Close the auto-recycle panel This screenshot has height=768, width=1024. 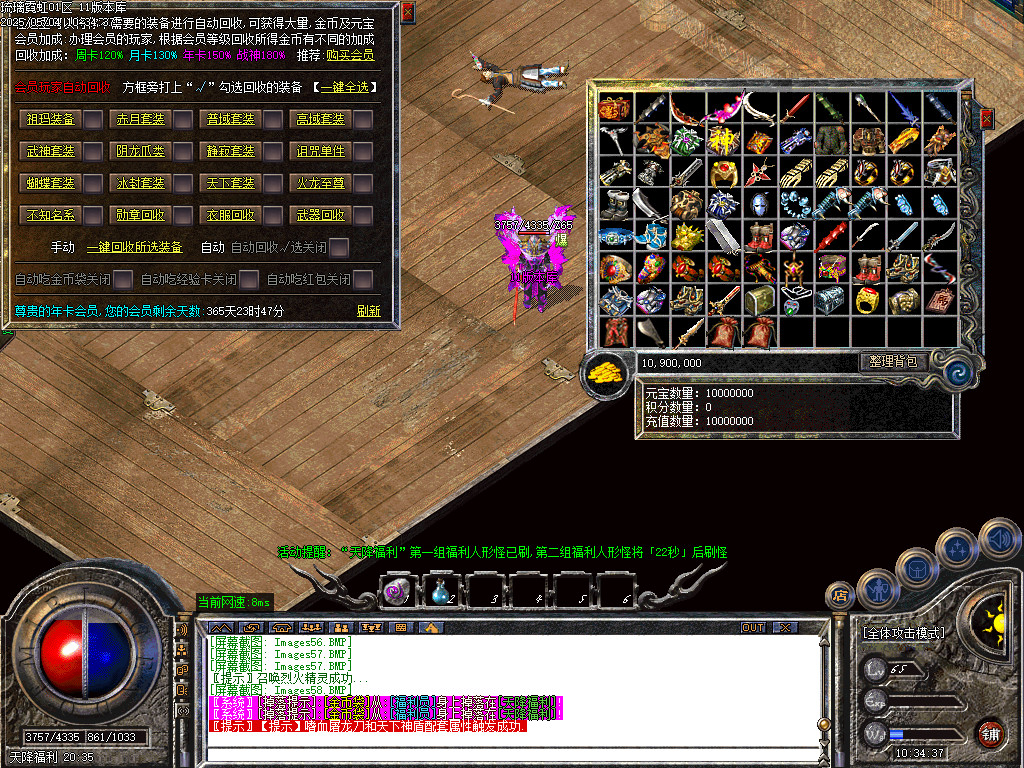[x=407, y=11]
